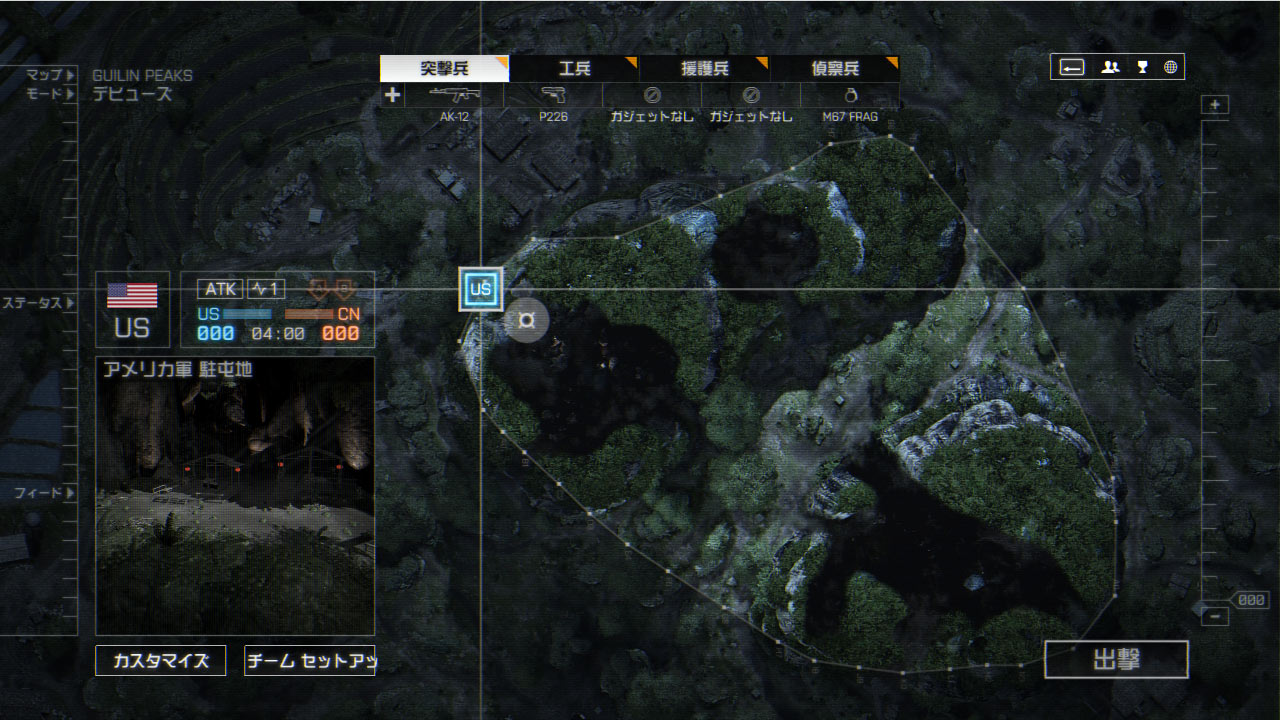Switch to the 偵察兵 recon class
The height and width of the screenshot is (720, 1280).
point(835,69)
